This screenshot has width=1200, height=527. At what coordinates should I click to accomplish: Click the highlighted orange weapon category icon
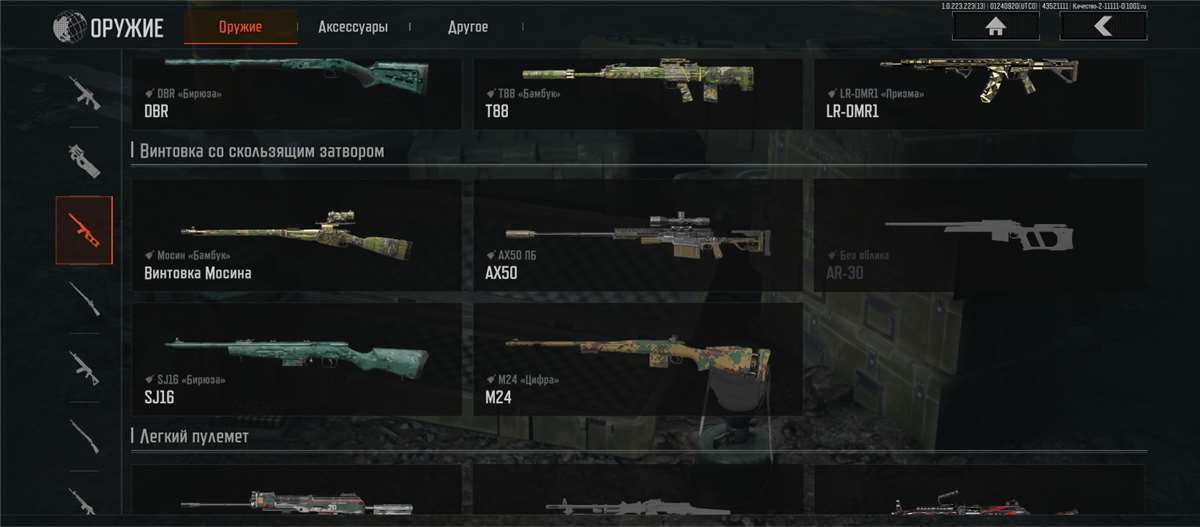point(84,230)
